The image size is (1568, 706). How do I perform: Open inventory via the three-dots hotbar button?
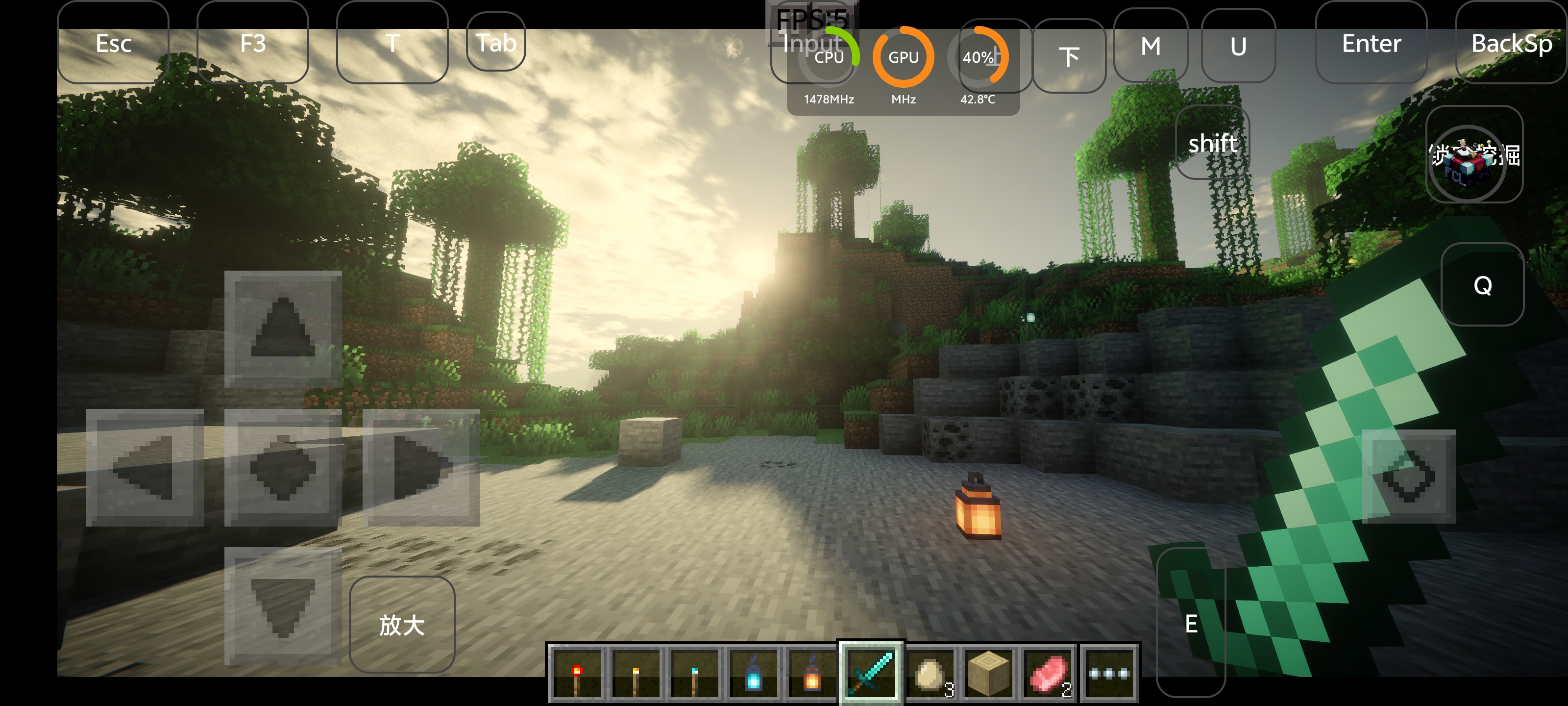point(1108,674)
